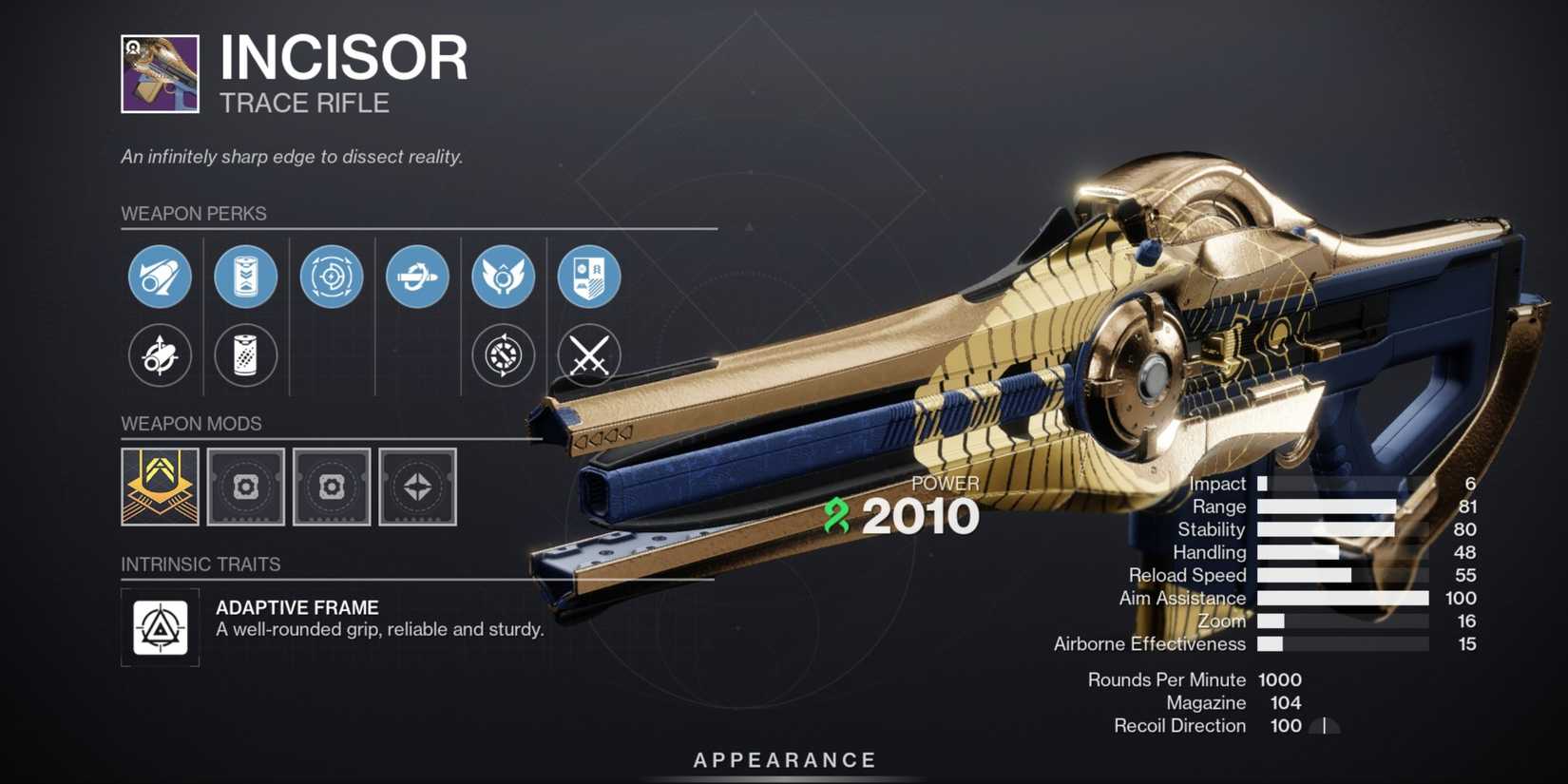The image size is (1568, 784).
Task: Select the crossed swords kill tracker perk
Action: pyautogui.click(x=589, y=355)
